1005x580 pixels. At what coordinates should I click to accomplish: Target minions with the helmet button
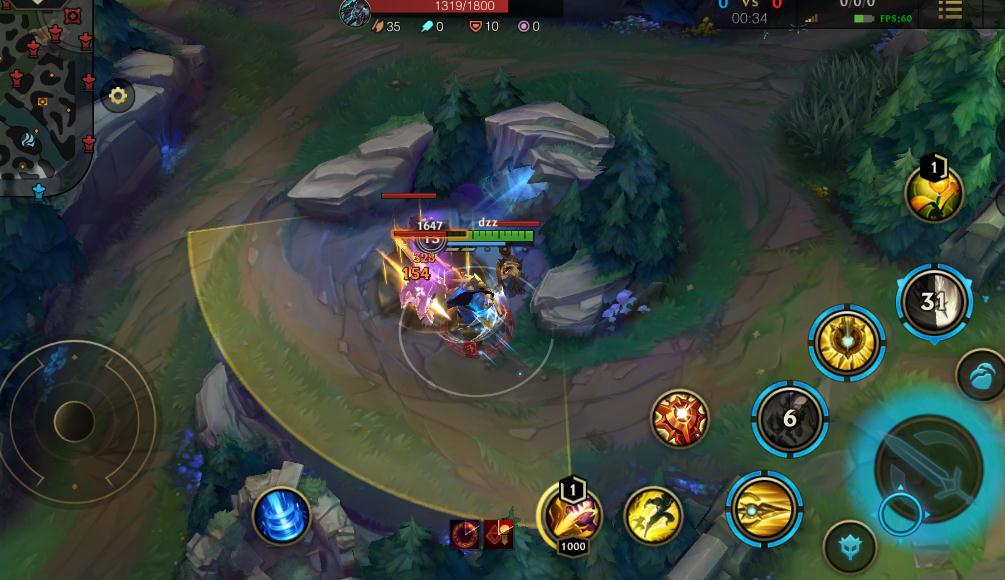pyautogui.click(x=850, y=547)
